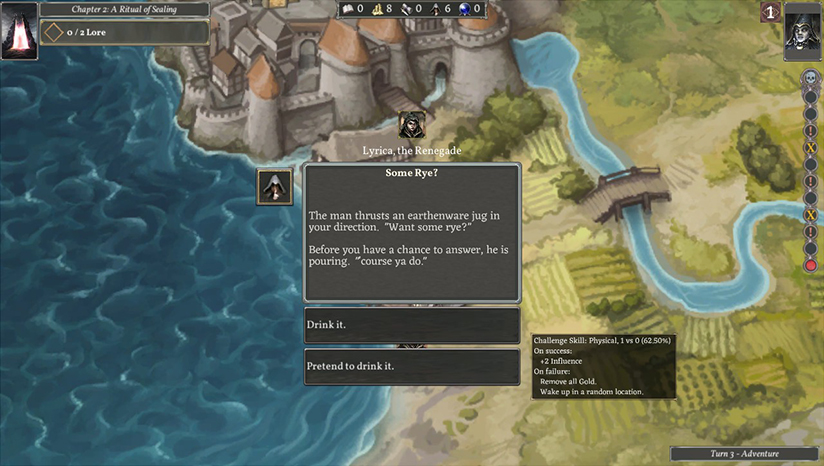Click the glowing tower portrait icon
Image resolution: width=824 pixels, height=466 pixels.
pyautogui.click(x=19, y=30)
